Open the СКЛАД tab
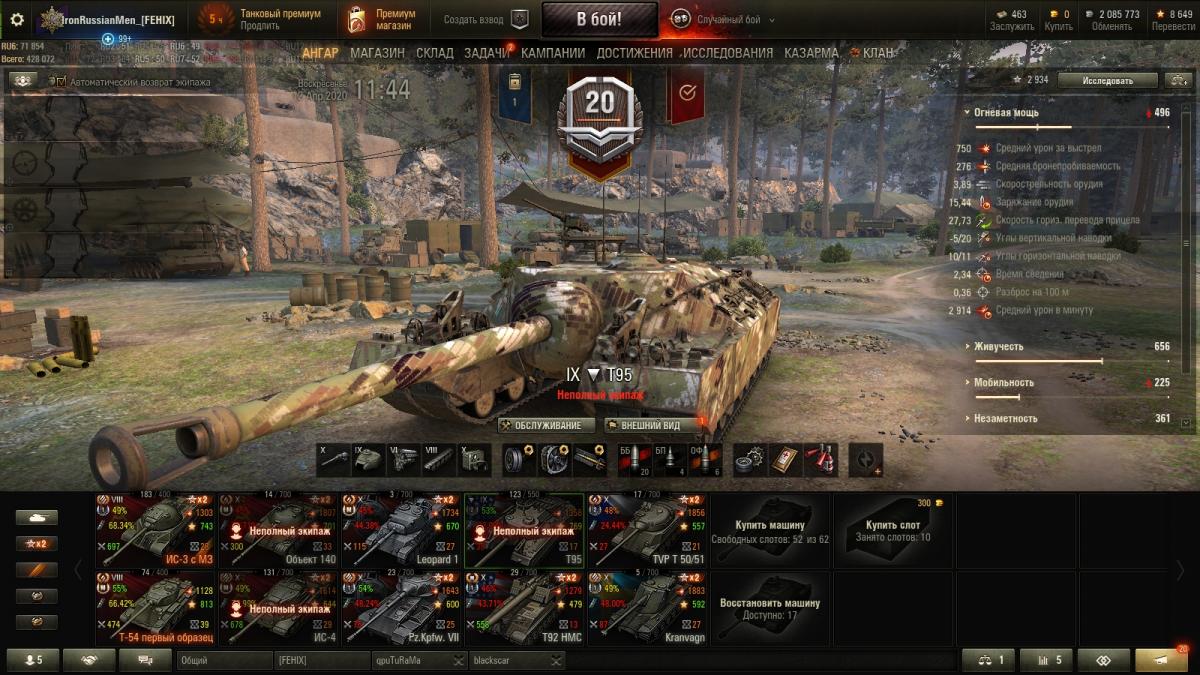 click(x=434, y=53)
